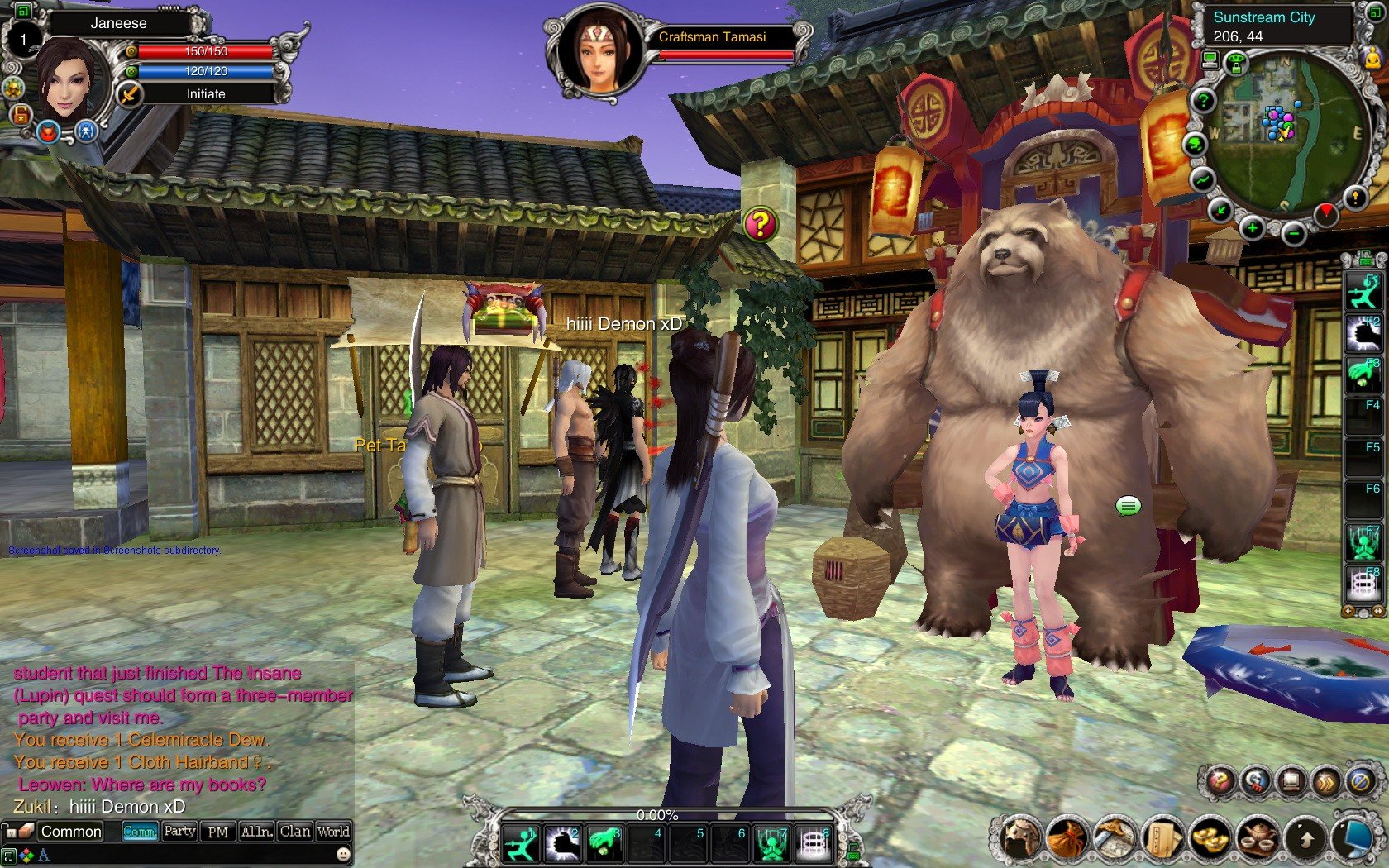1389x868 pixels.
Task: Open the Common chat channel selector
Action: click(71, 832)
